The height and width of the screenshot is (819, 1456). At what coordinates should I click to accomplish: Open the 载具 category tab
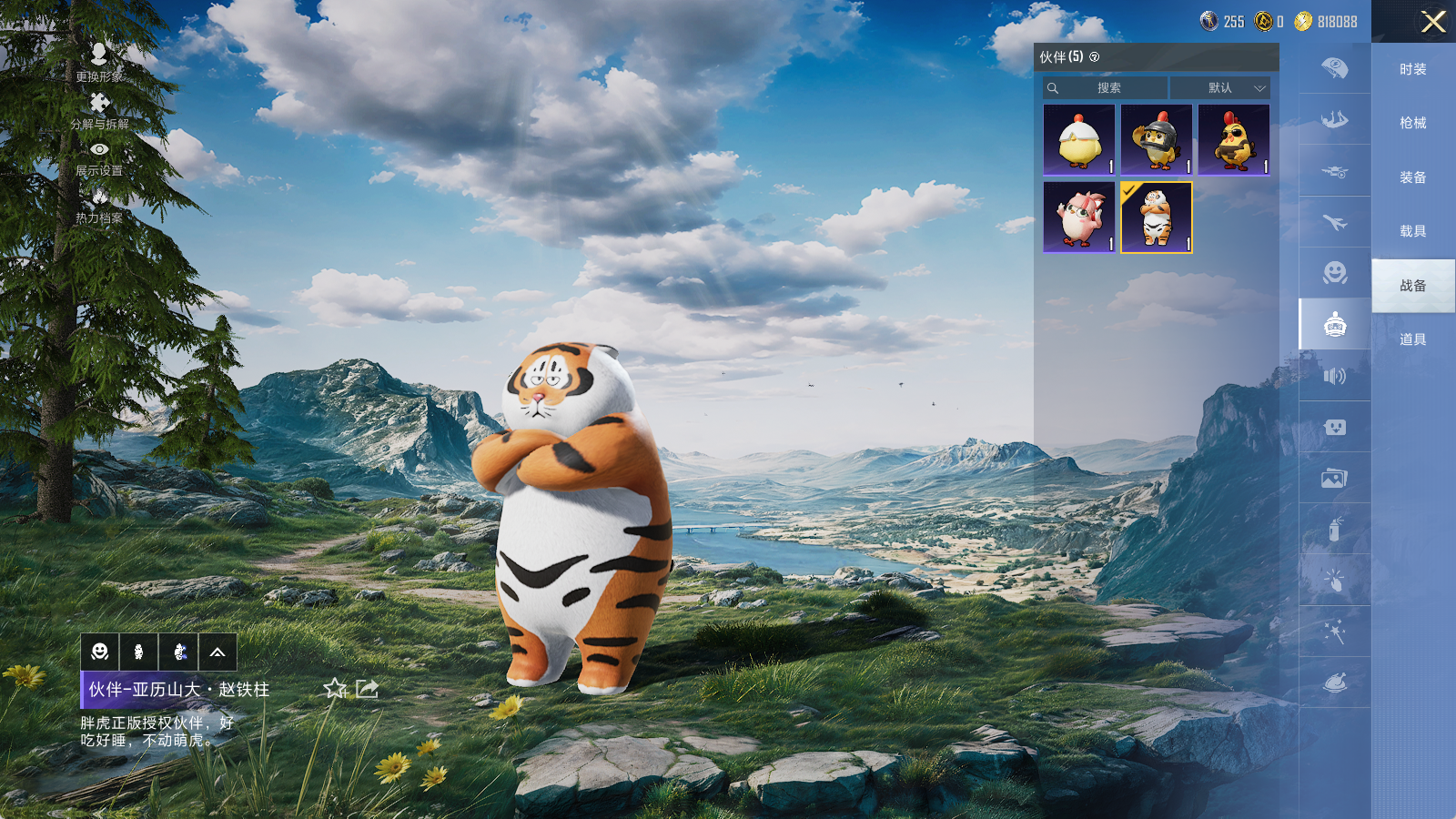[1412, 231]
